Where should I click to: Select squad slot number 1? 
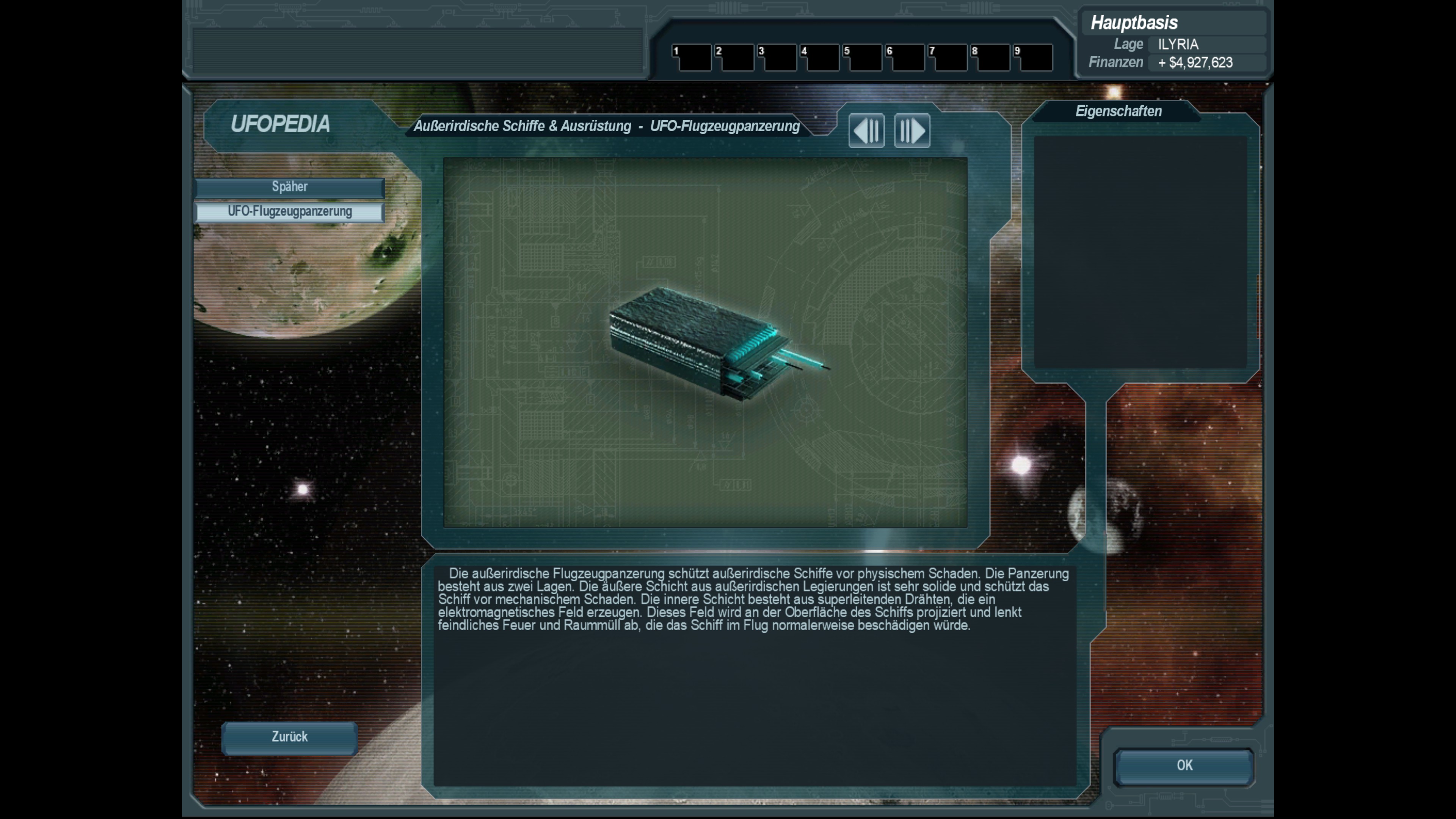point(692,58)
